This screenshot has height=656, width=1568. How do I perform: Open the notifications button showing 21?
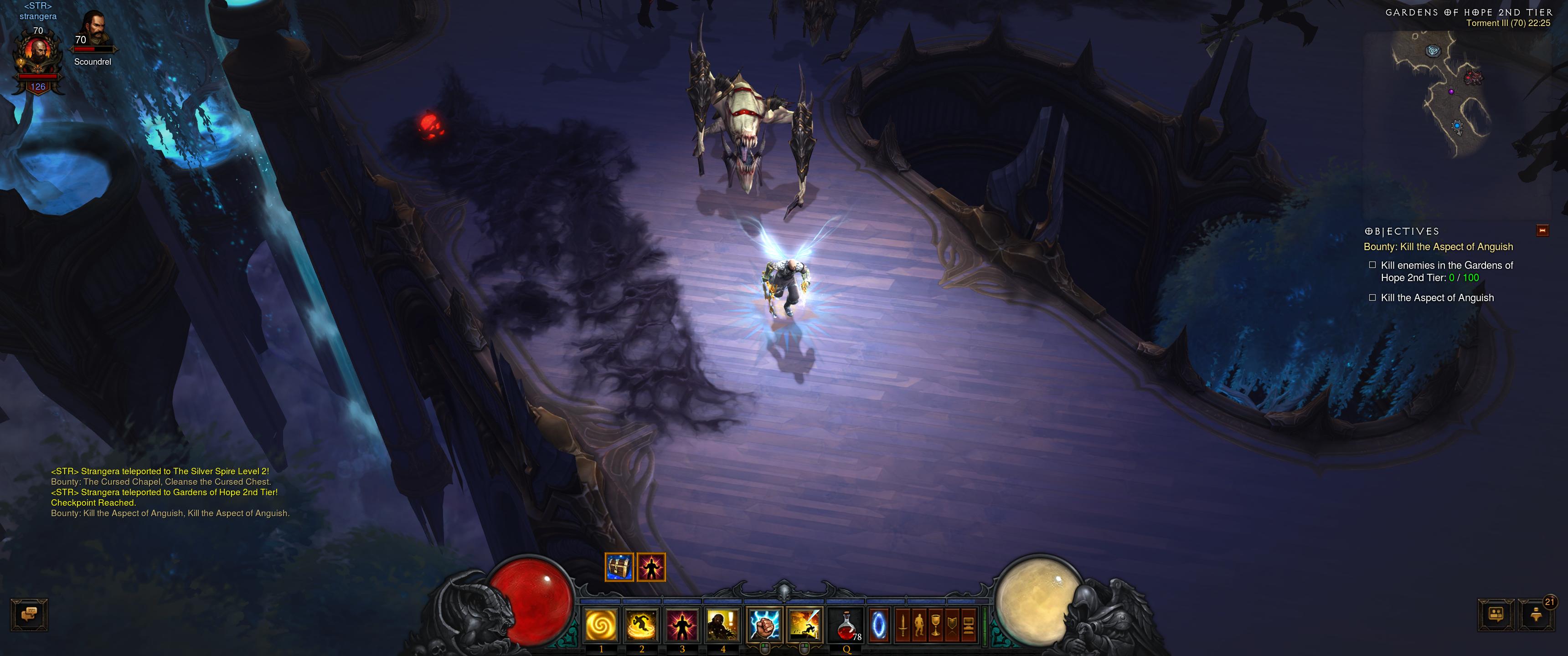click(x=1536, y=615)
